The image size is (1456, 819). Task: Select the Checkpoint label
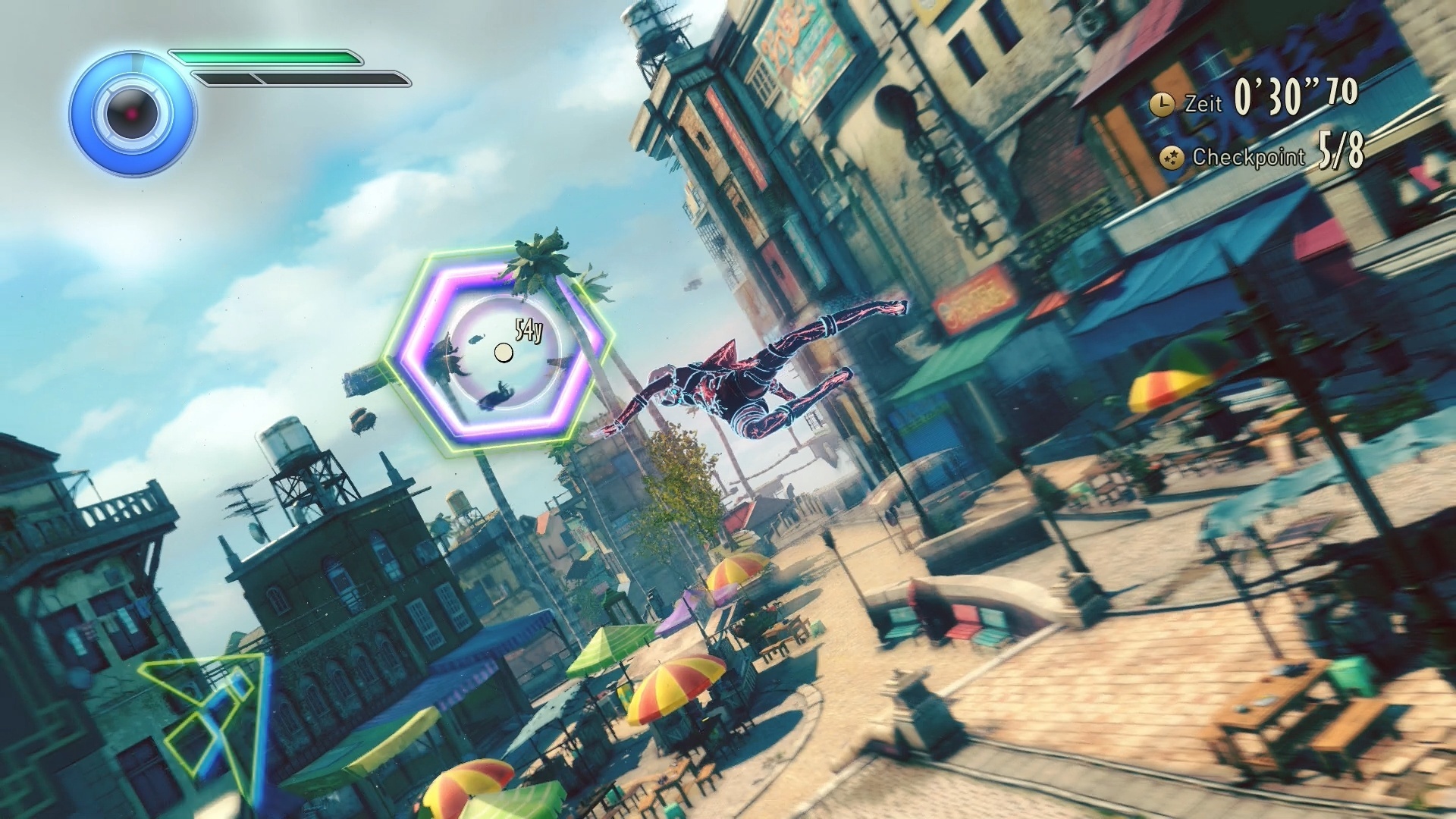(x=1247, y=158)
